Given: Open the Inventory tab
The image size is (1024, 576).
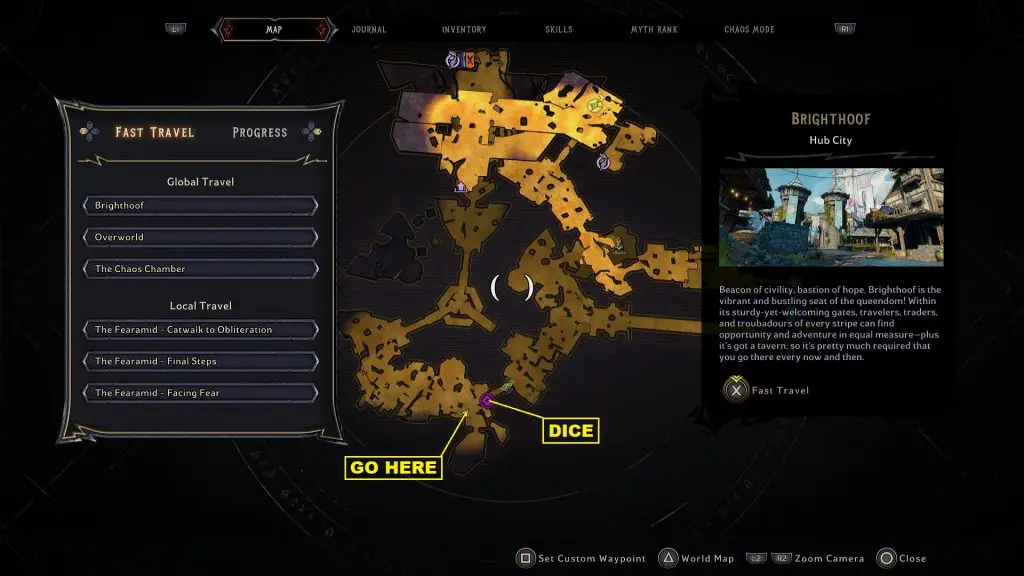Looking at the screenshot, I should click(x=464, y=30).
